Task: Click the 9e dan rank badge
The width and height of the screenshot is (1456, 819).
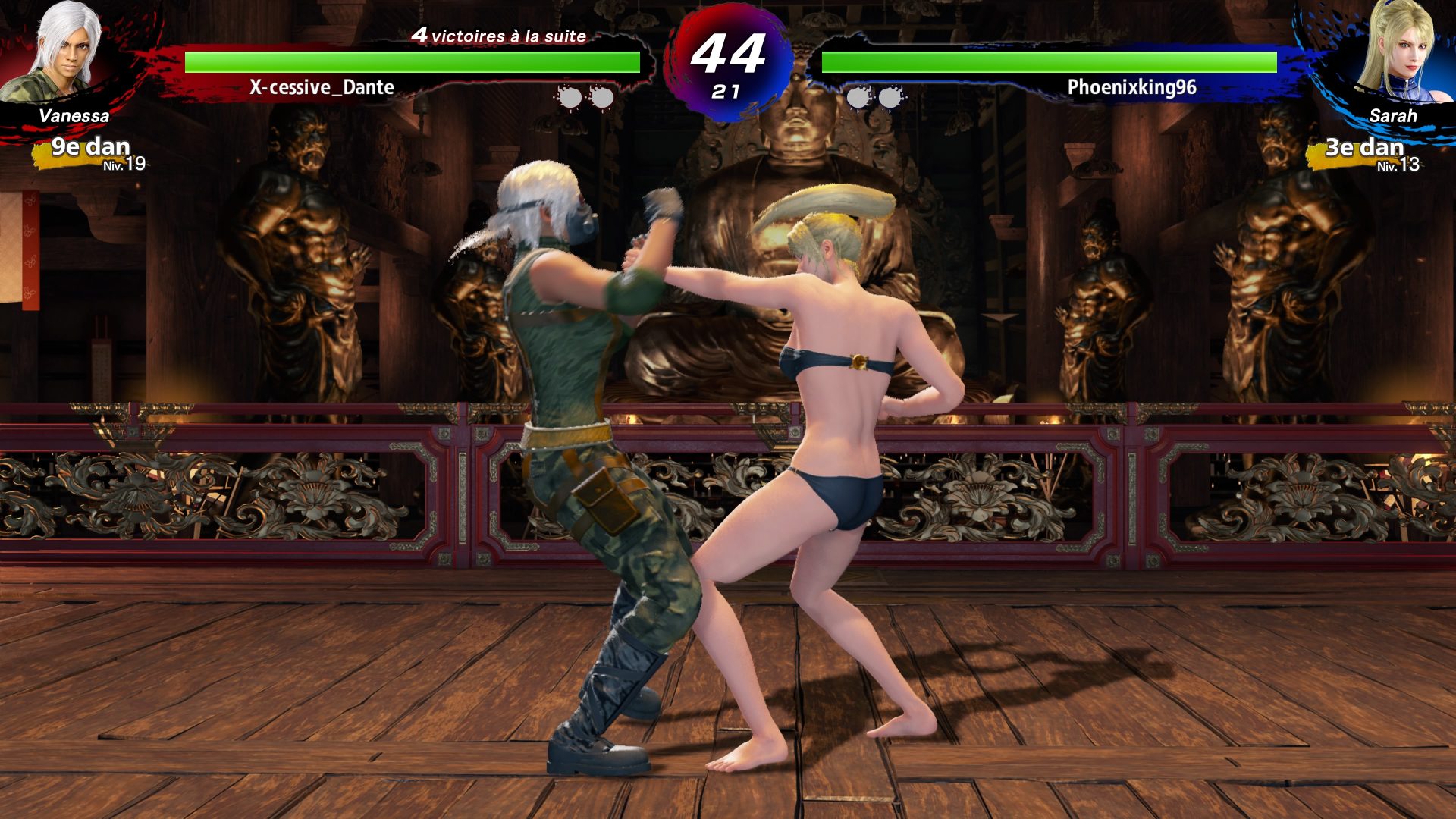Action: coord(91,146)
